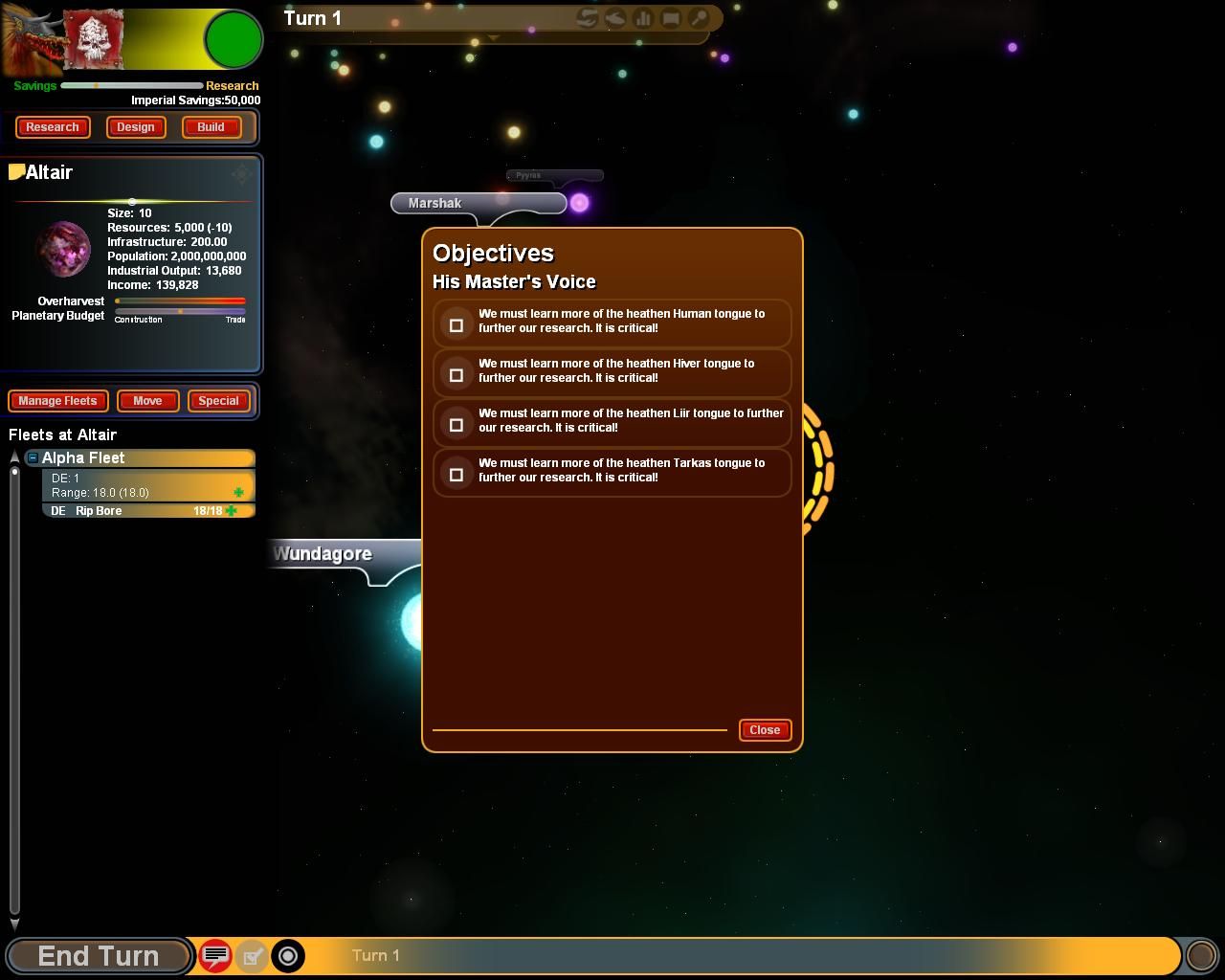Screen dimensions: 1225x980
Task: Select Alpha Fleet in the fleet list
Action: [x=144, y=458]
